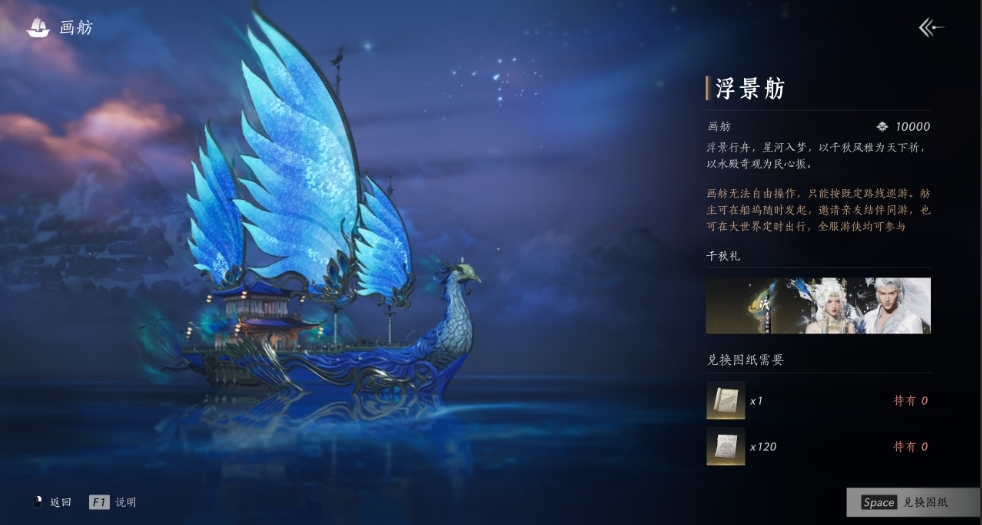Viewport: 982px width, 525px height.
Task: Open the 说明 instructions button
Action: pyautogui.click(x=113, y=502)
